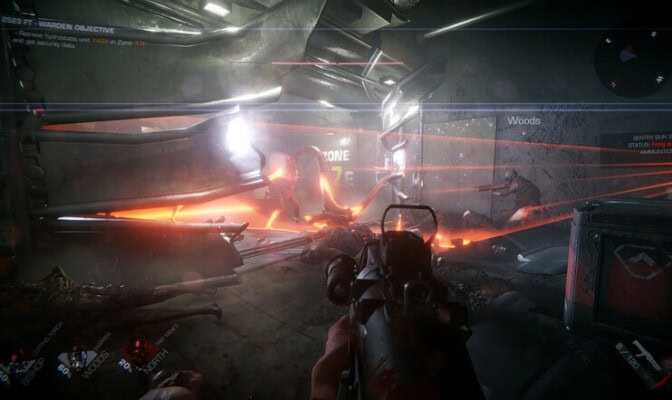672x400 pixels.
Task: Select the Woods teammate status icon
Action: pos(74,362)
